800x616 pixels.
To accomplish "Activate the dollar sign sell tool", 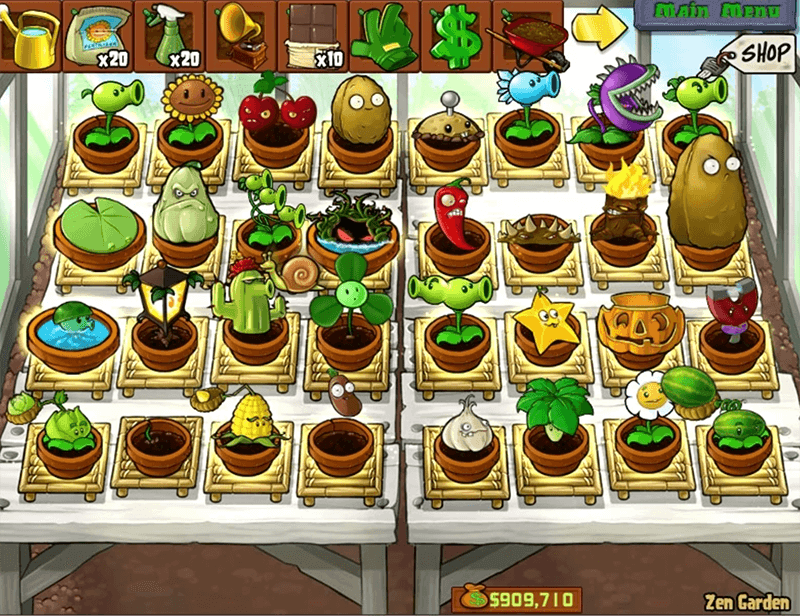I will (453, 35).
